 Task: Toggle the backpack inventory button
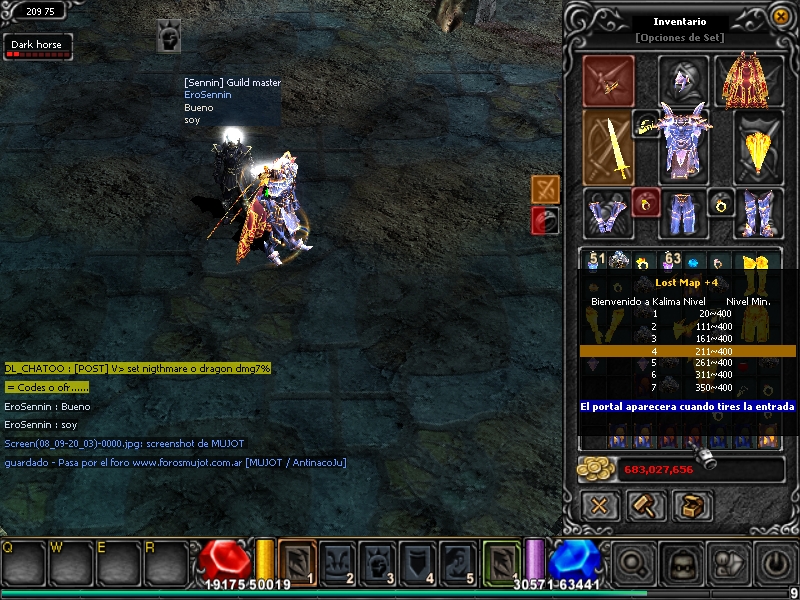point(681,562)
